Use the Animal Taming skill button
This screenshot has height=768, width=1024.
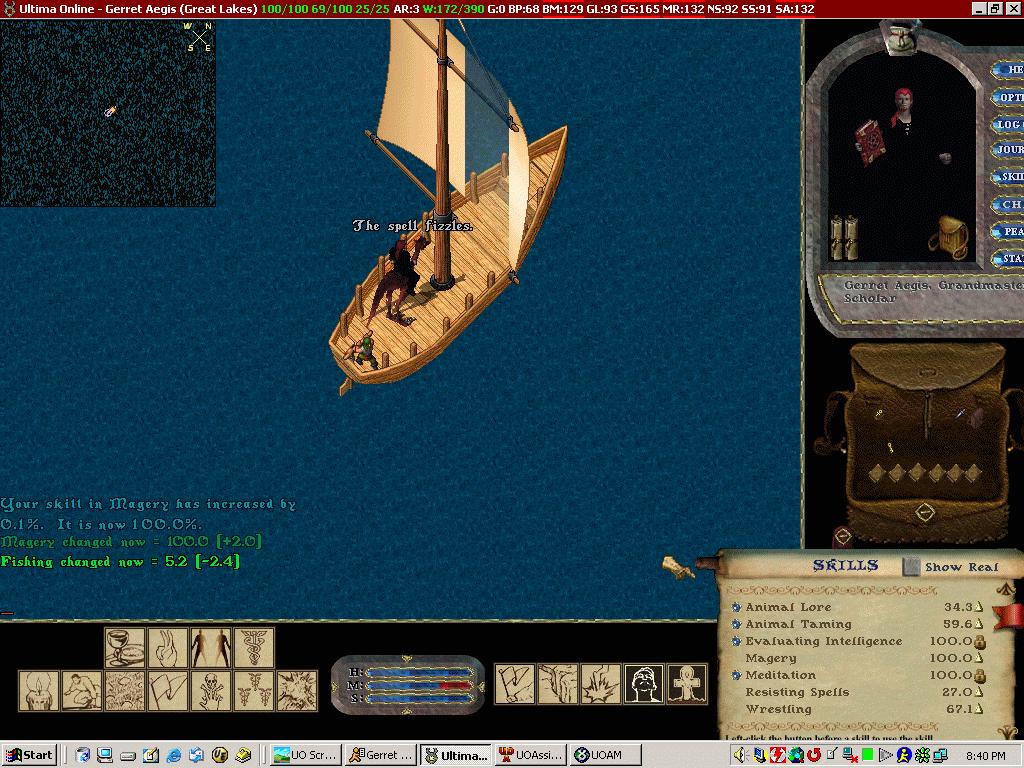(737, 624)
